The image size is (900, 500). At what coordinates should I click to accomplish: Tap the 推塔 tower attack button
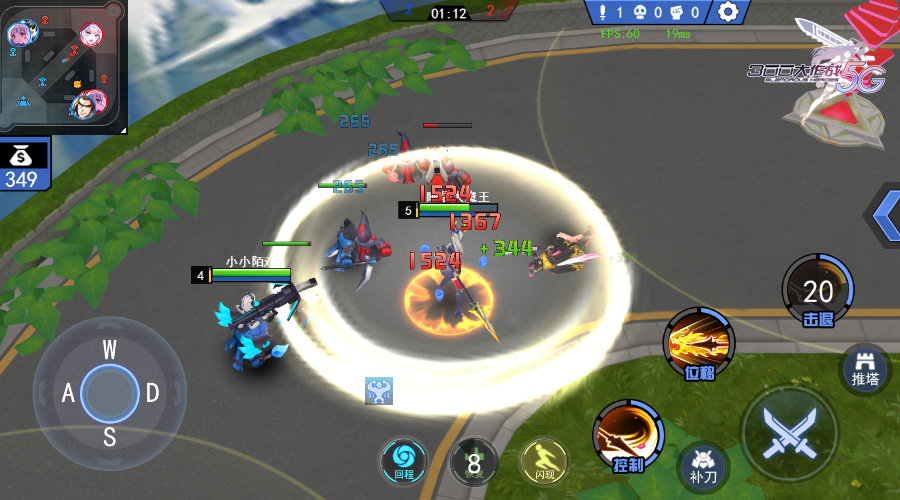point(865,369)
